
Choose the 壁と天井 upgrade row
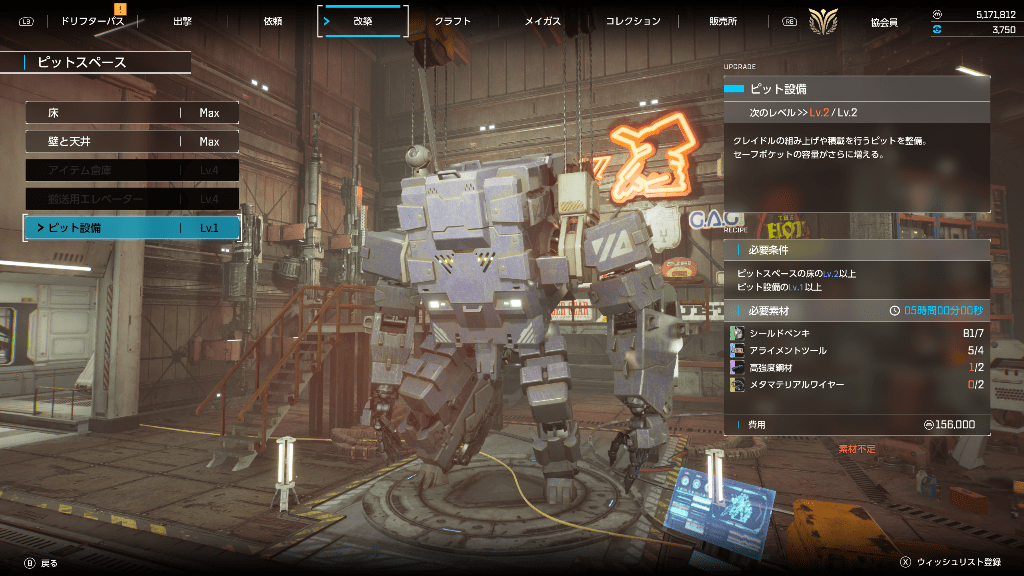pyautogui.click(x=132, y=142)
